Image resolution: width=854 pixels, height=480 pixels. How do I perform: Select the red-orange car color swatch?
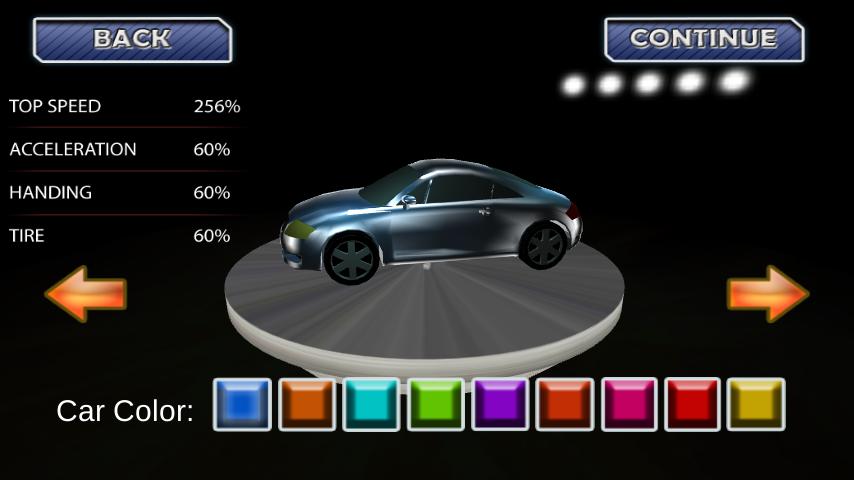point(565,404)
